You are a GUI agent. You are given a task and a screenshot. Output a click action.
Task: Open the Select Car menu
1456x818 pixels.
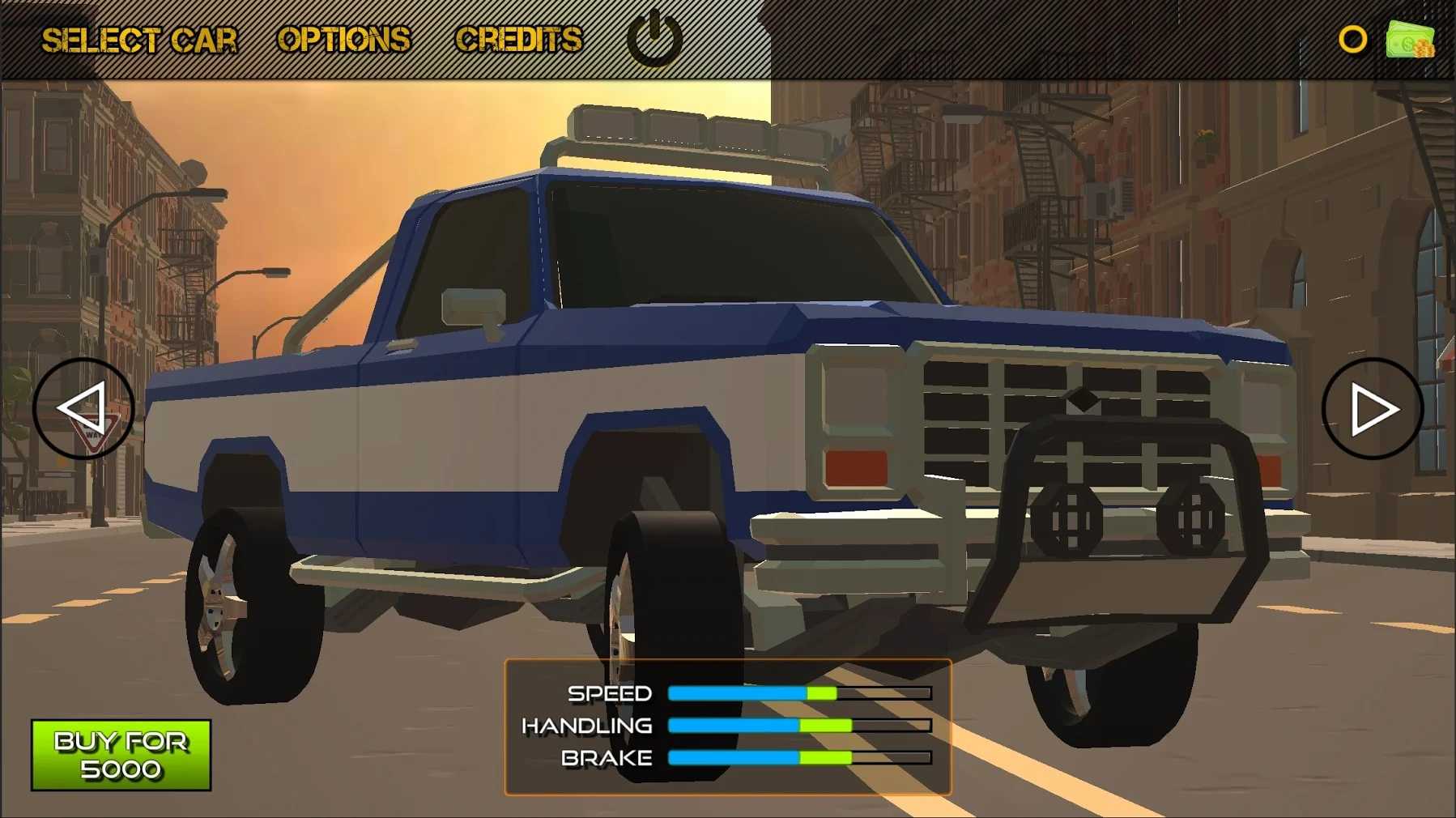click(x=139, y=40)
